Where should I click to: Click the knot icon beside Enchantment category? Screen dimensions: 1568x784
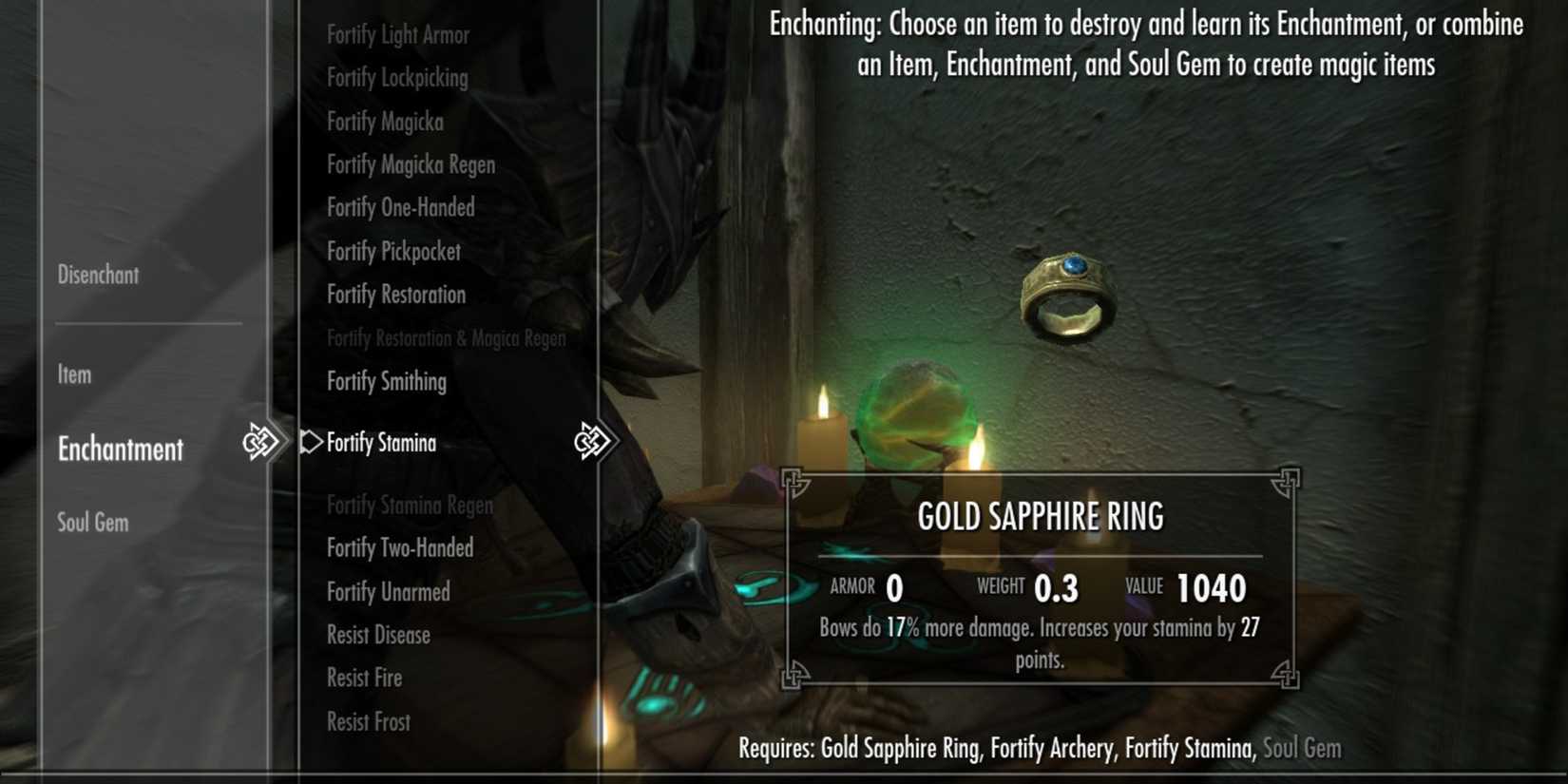pos(259,441)
